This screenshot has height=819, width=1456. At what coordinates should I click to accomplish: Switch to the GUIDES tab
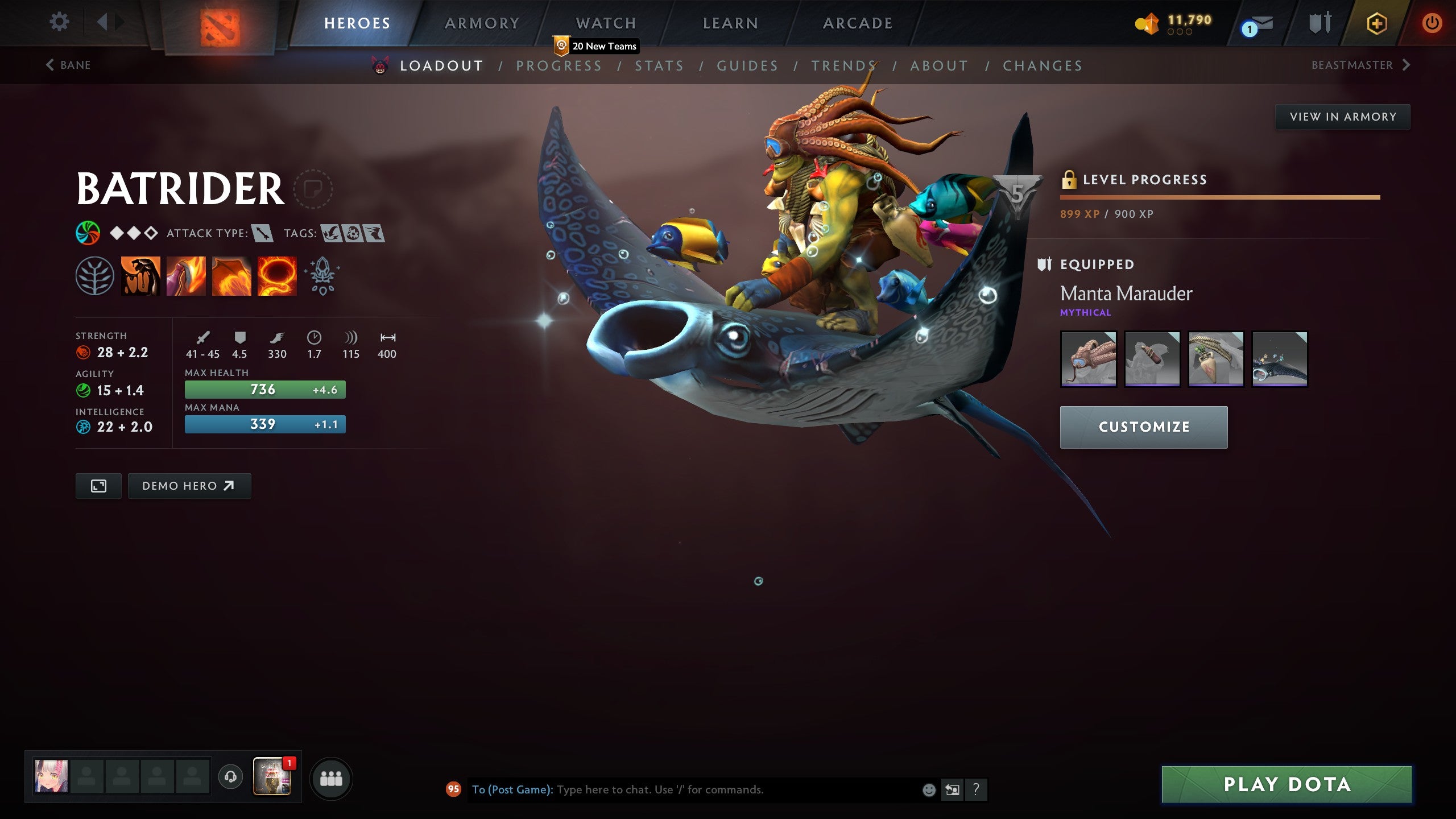(748, 65)
